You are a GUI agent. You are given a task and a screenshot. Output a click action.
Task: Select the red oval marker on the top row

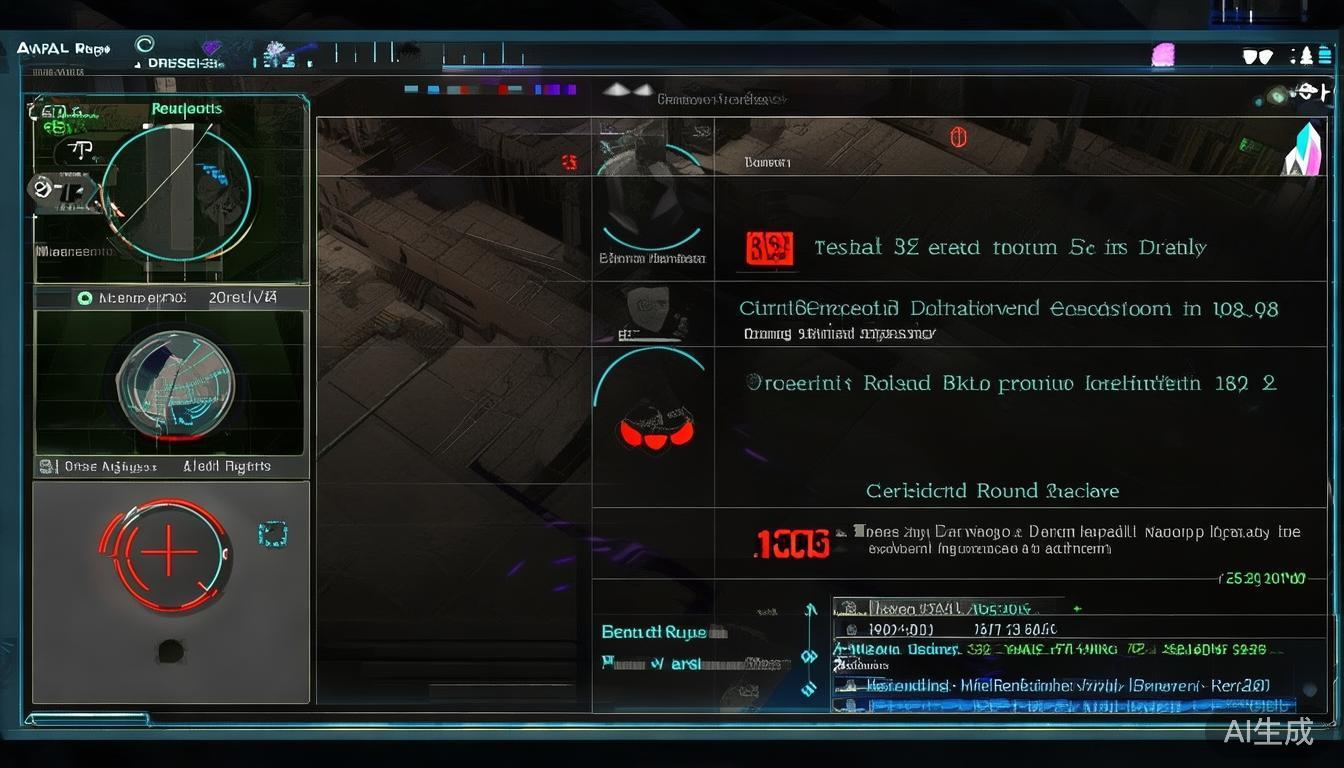(x=957, y=138)
